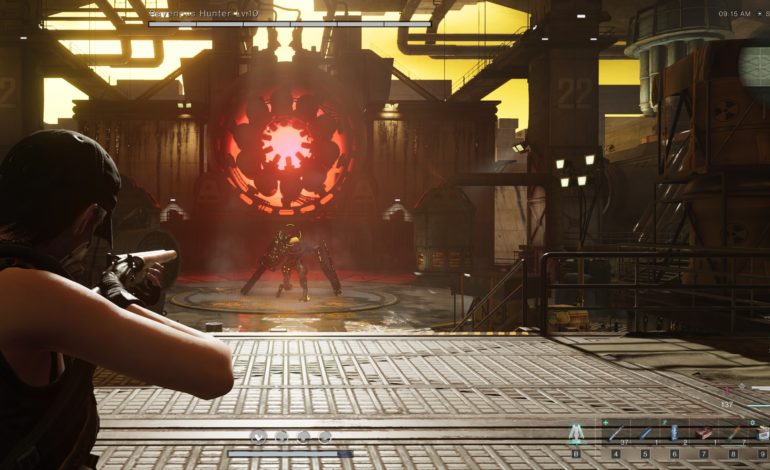Select the orange-tipped tool in hotbar slot 8
Image resolution: width=770 pixels, height=470 pixels.
[734, 433]
